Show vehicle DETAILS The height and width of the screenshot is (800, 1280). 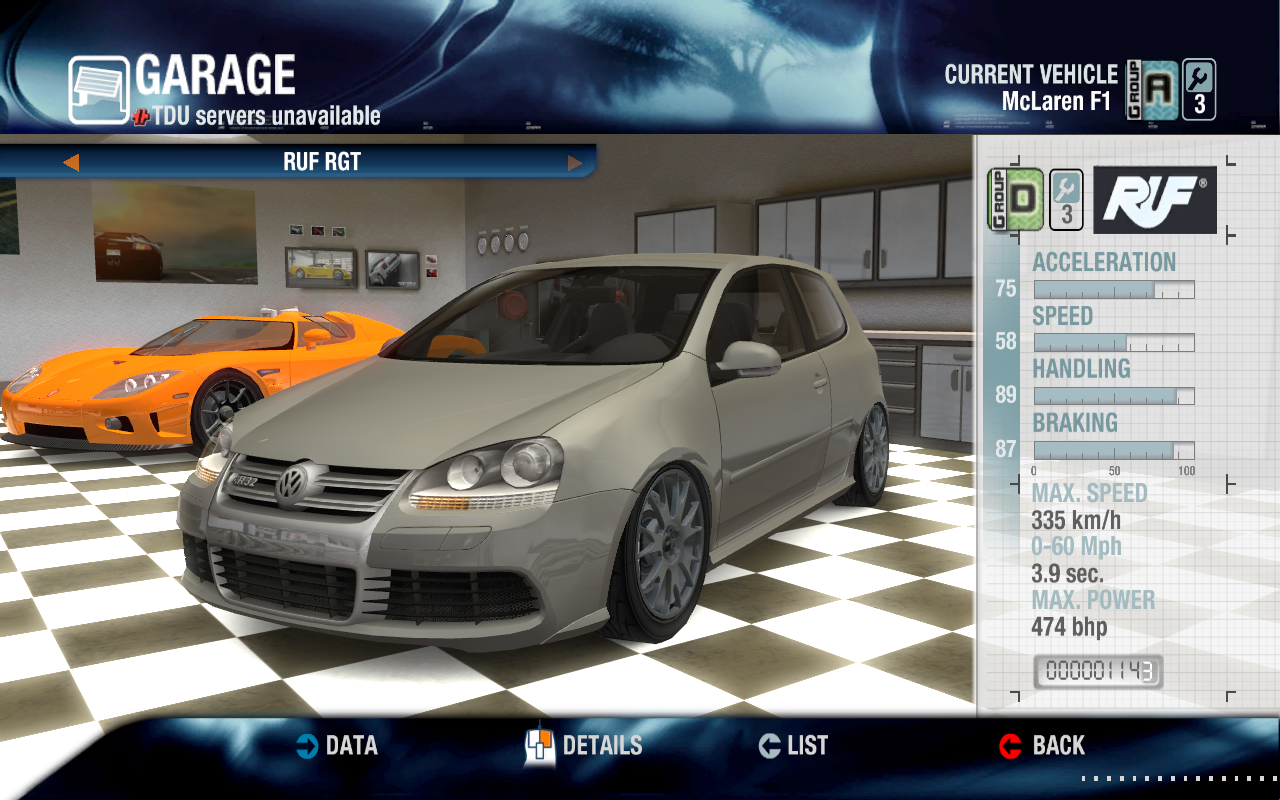tap(585, 746)
